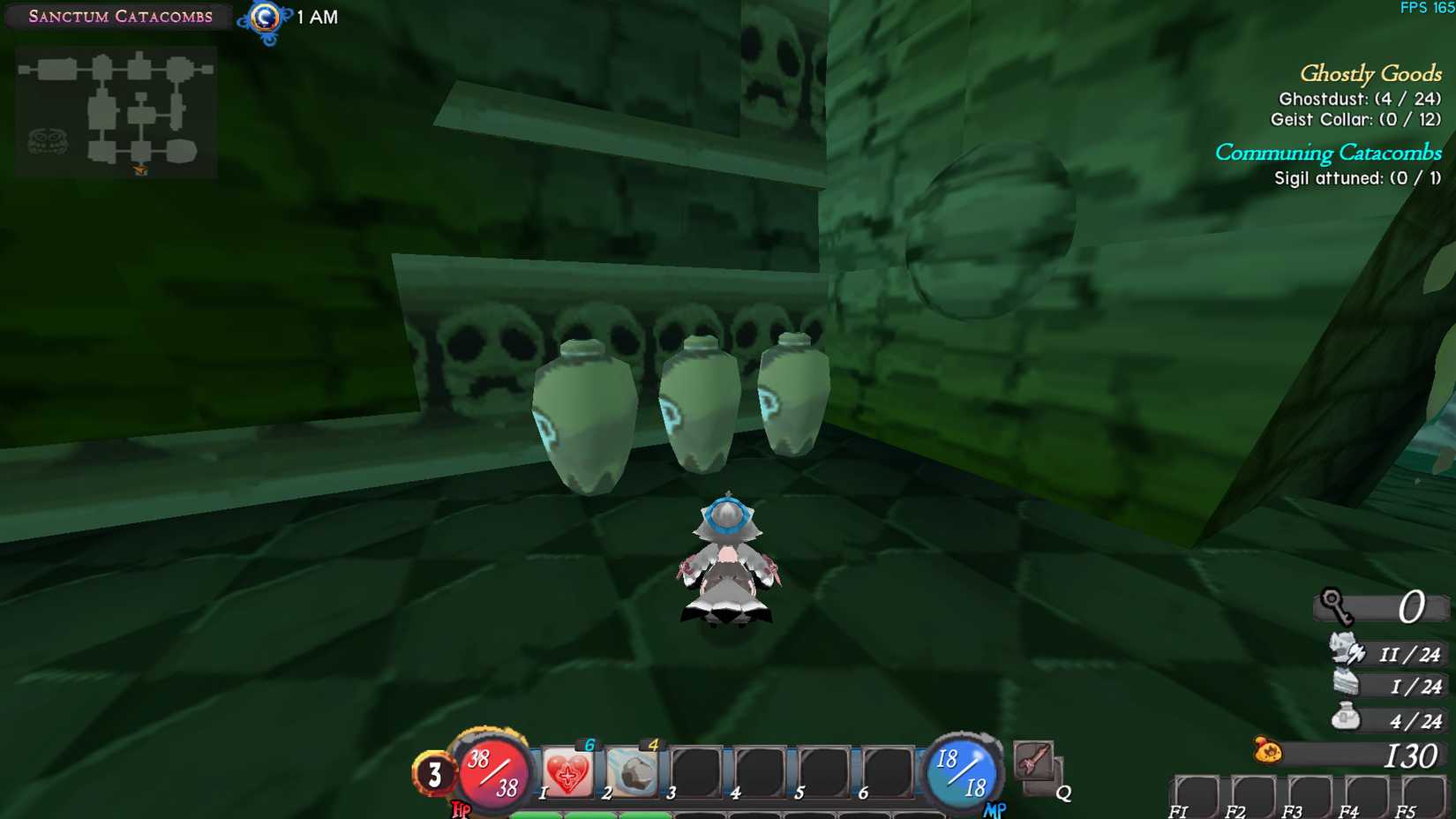
Task: Click the Sanctum Catacombs title banner
Action: (117, 16)
